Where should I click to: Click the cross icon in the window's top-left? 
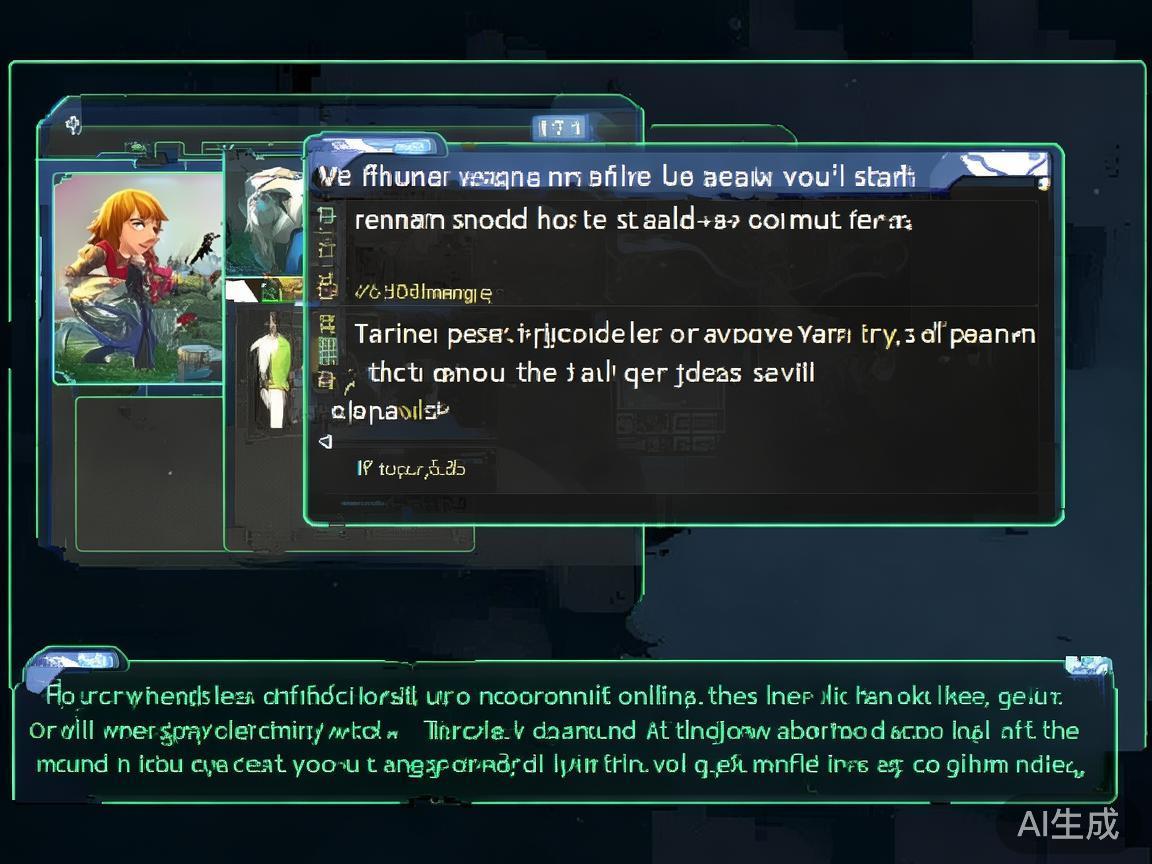pos(73,125)
